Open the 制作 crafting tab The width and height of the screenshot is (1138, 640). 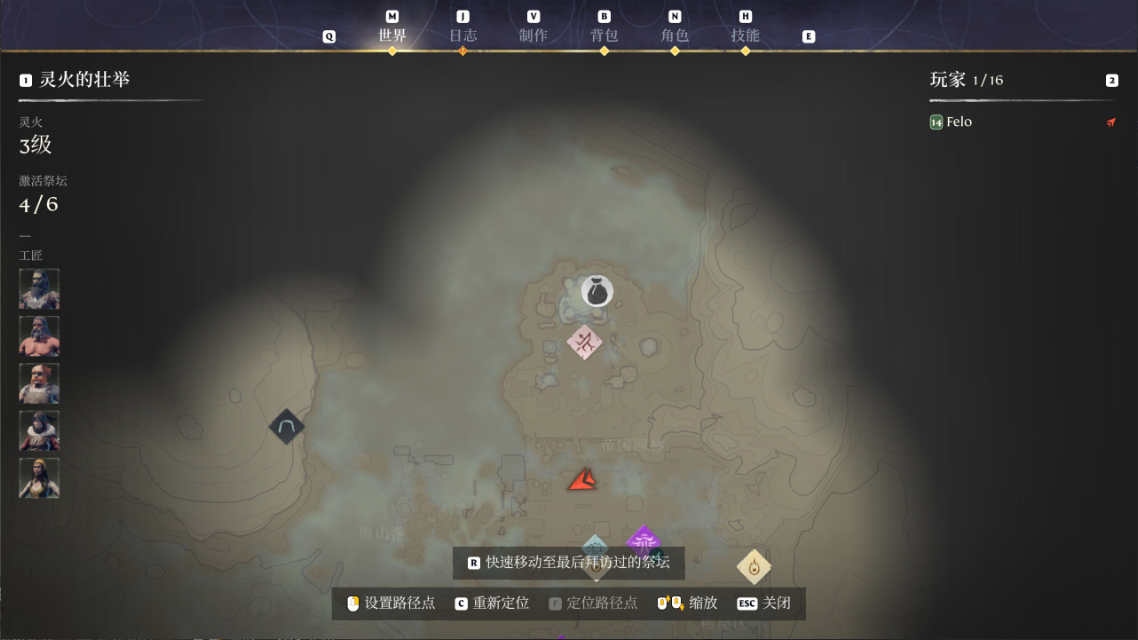coord(533,35)
